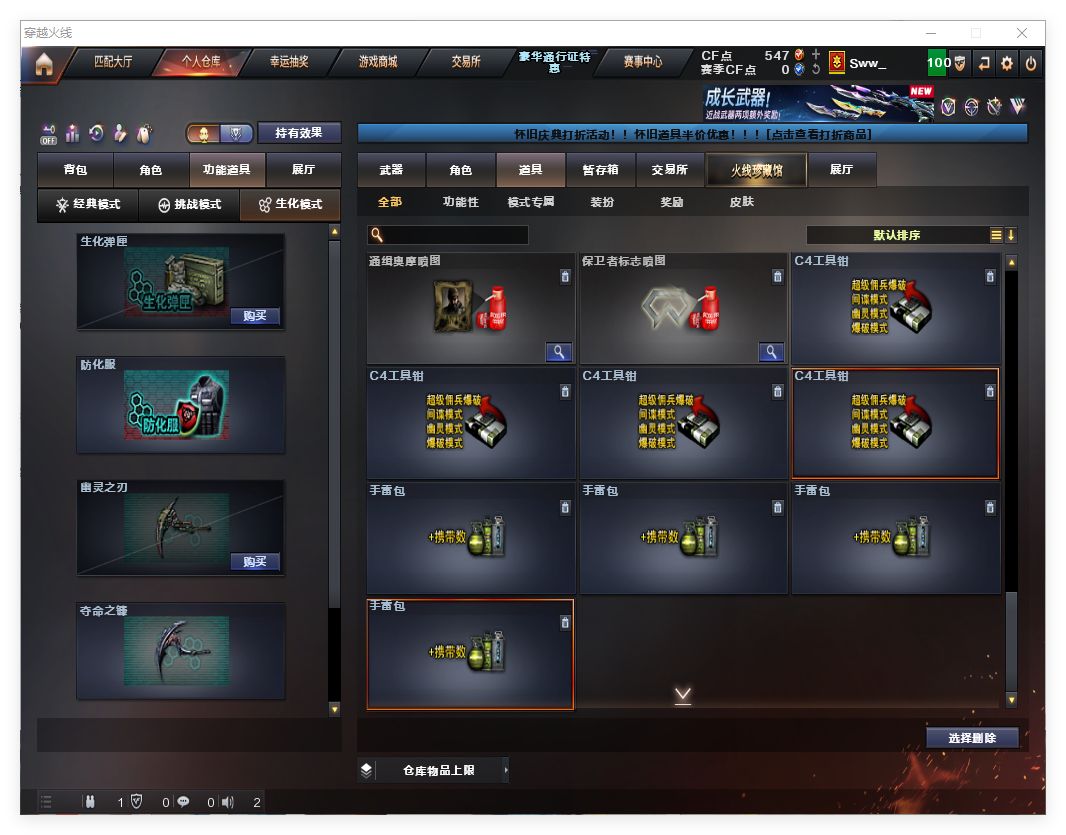1066x835 pixels.
Task: Switch to the 武器 warehouse tab
Action: click(x=391, y=170)
